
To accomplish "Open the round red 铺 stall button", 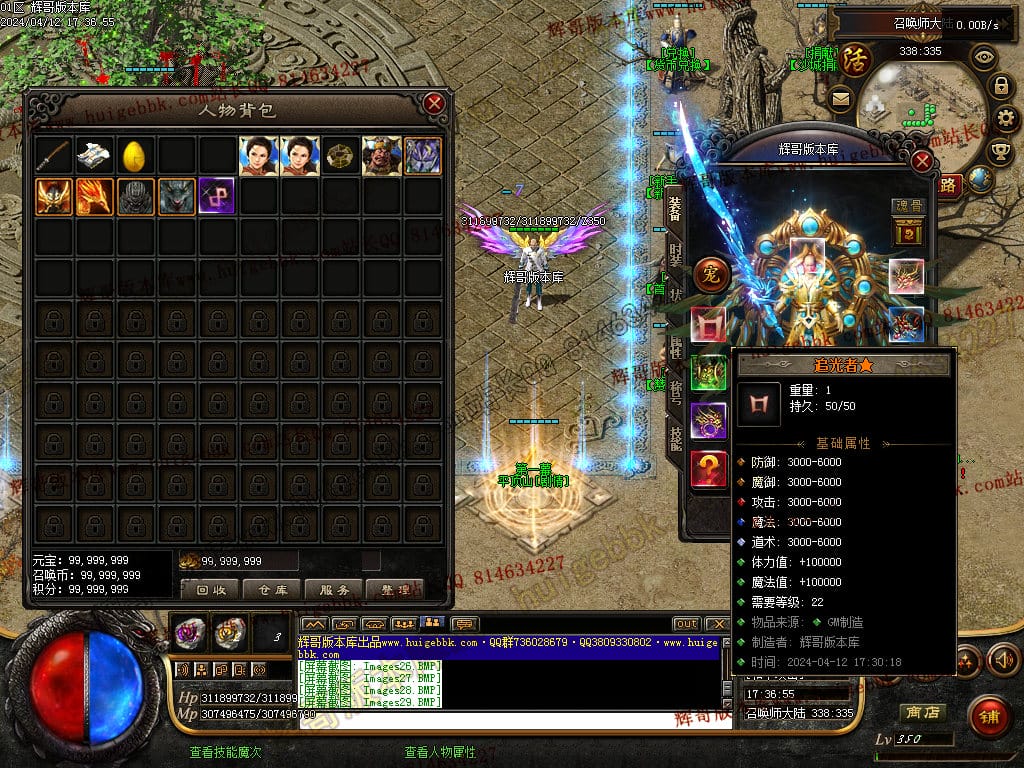I will (x=989, y=717).
